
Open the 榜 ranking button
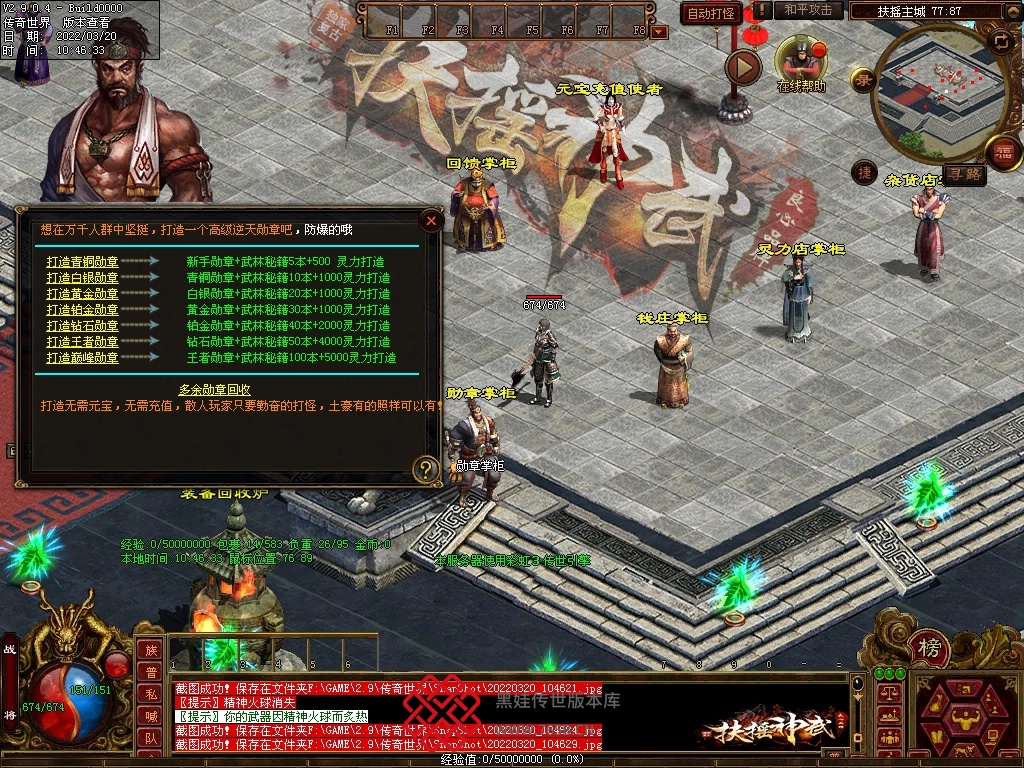929,649
